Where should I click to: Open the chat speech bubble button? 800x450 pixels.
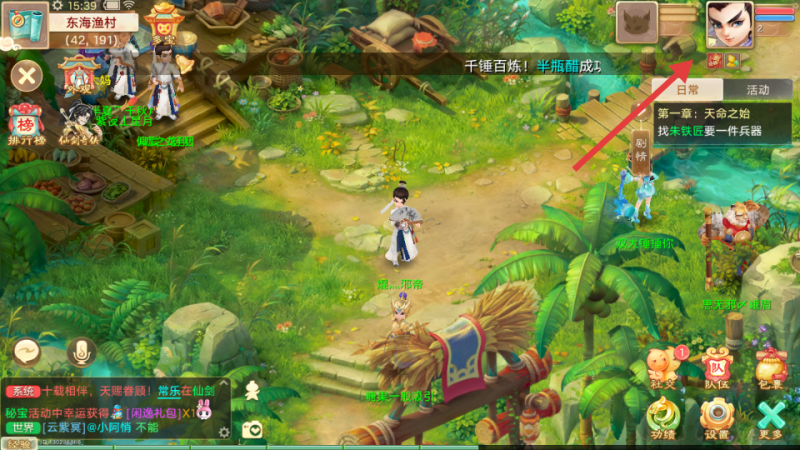click(x=28, y=352)
